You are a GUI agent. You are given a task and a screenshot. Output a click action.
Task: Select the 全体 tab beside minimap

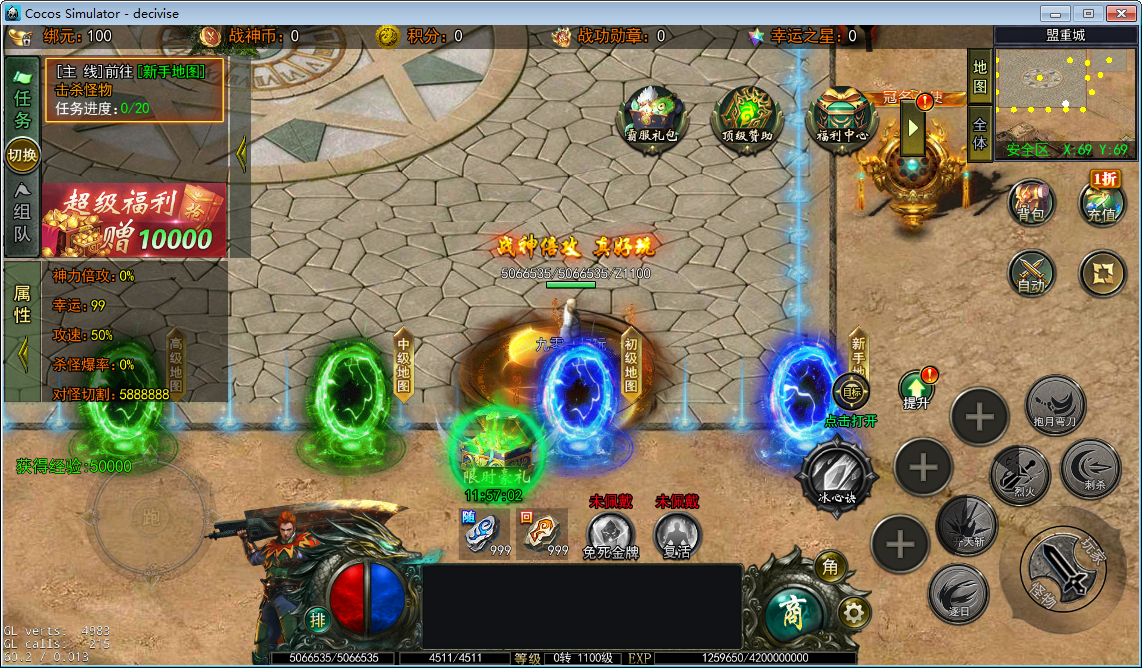pos(980,134)
